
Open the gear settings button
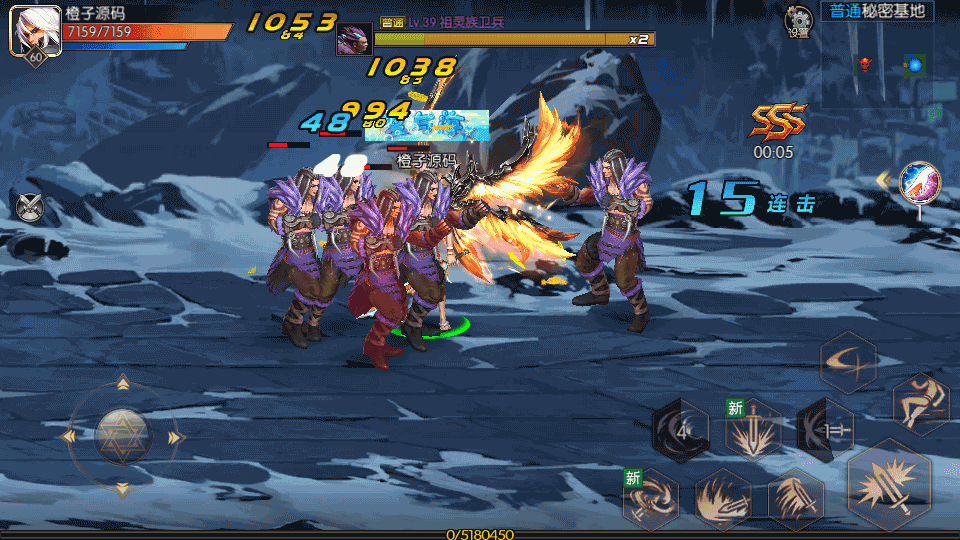(x=799, y=18)
